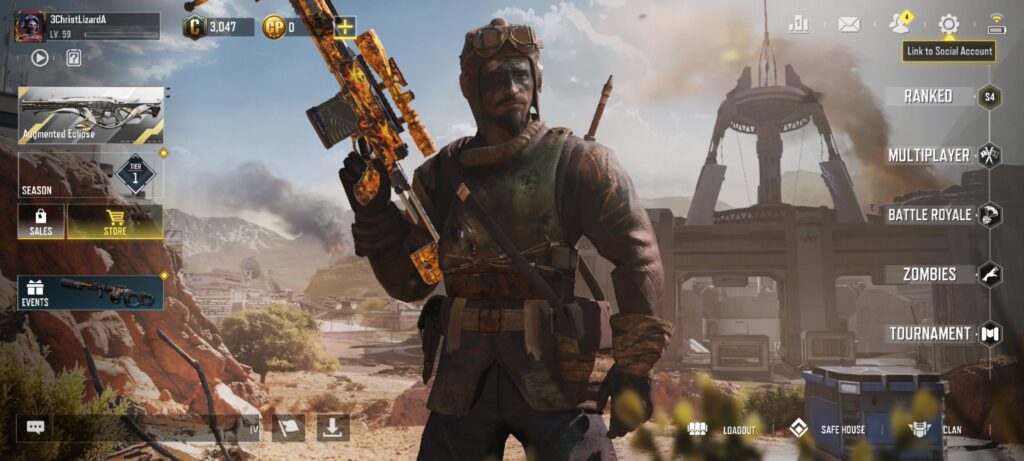
Task: Open the Clan menu
Action: pos(935,429)
